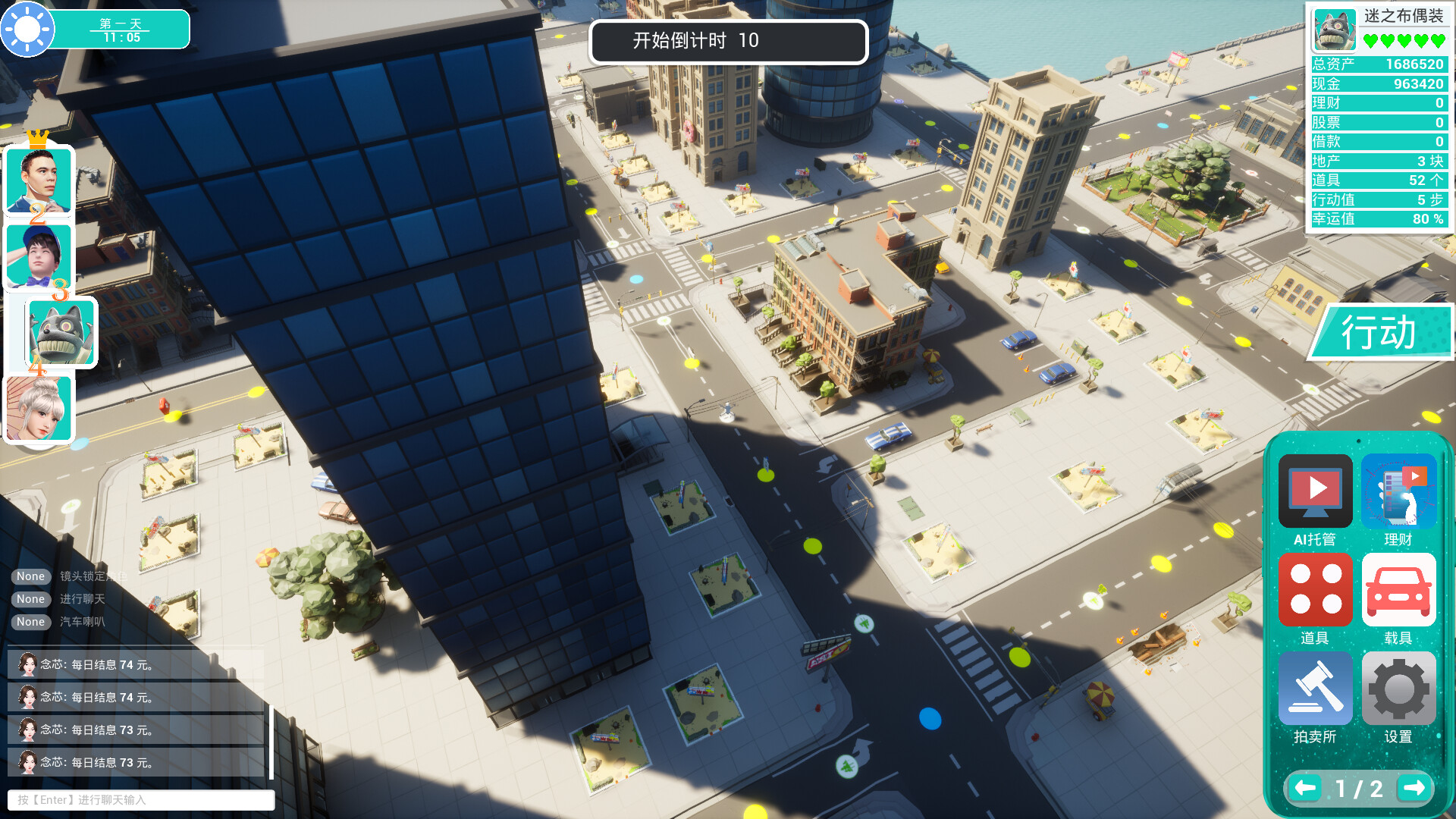Screen dimensions: 1456x819
Task: Open the 理财 finance app icon
Action: coord(1398,491)
